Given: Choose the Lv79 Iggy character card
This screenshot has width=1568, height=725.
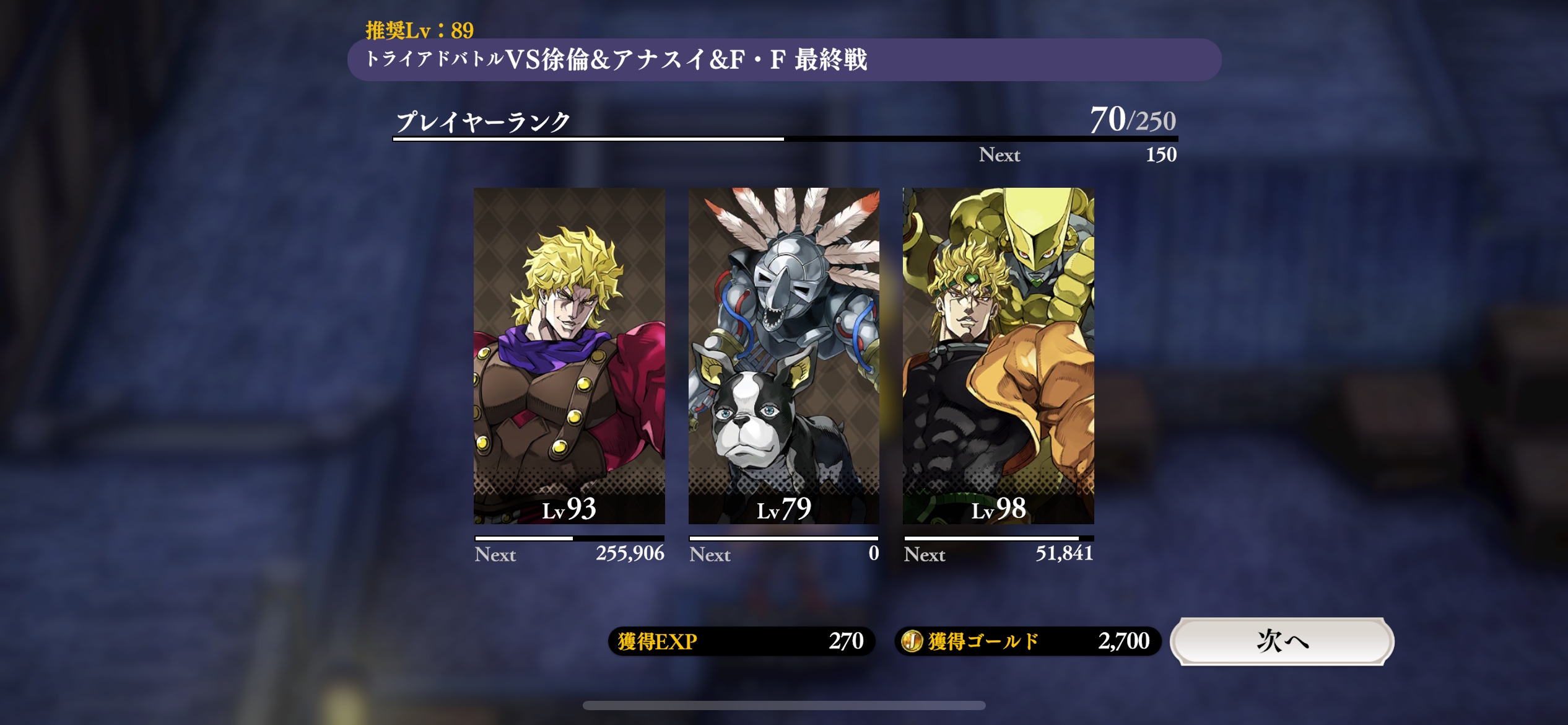Looking at the screenshot, I should click(x=783, y=356).
